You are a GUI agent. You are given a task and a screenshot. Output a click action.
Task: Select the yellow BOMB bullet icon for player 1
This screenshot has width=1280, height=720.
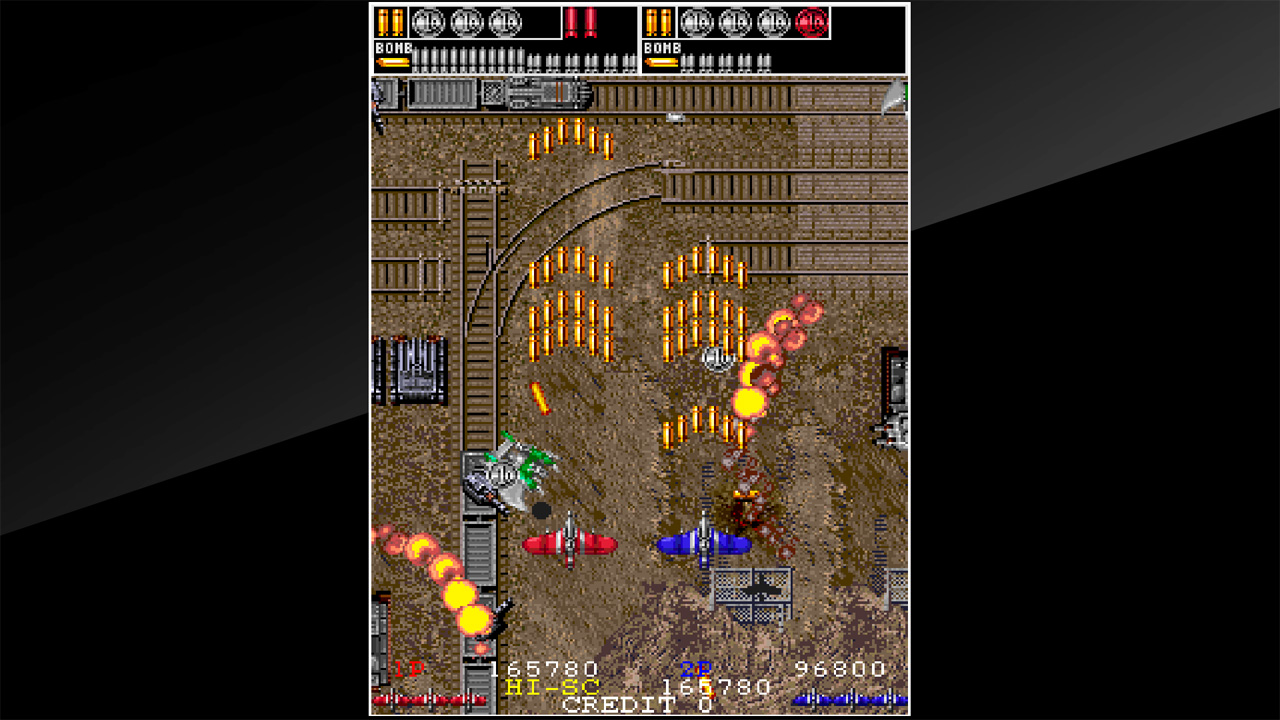(391, 63)
